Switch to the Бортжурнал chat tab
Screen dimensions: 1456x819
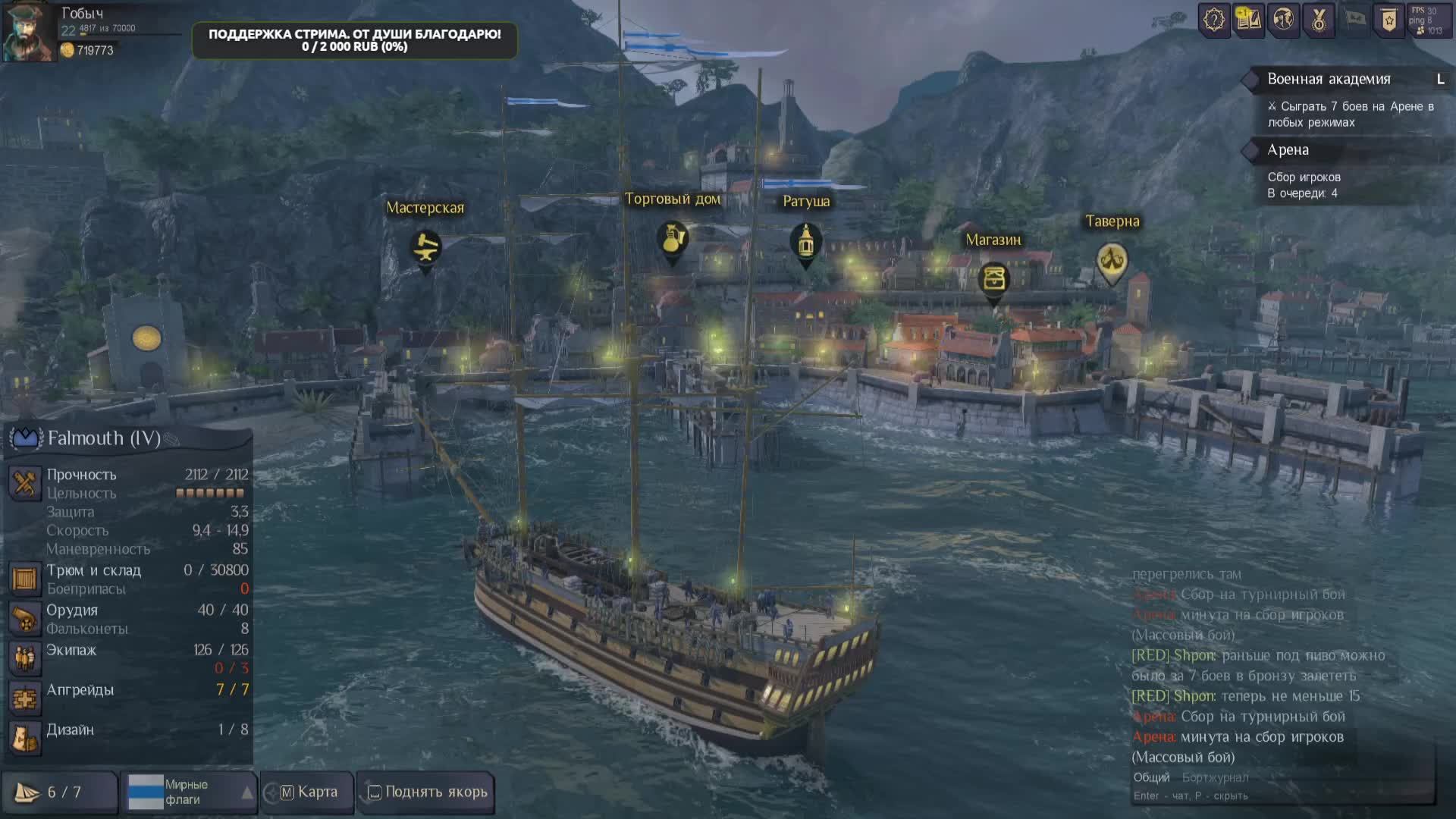tap(1215, 777)
